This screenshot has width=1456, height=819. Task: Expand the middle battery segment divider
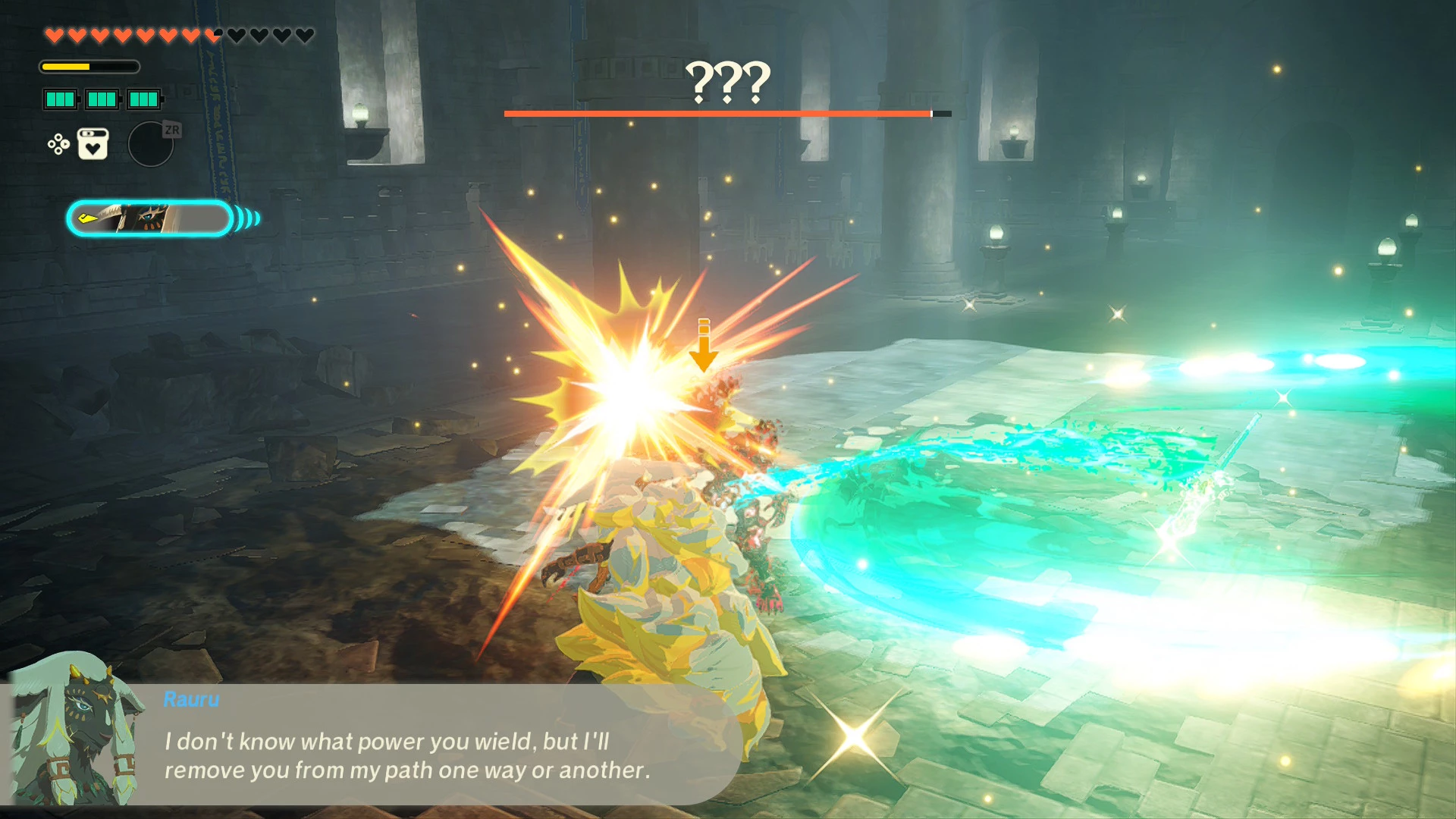pos(103,99)
